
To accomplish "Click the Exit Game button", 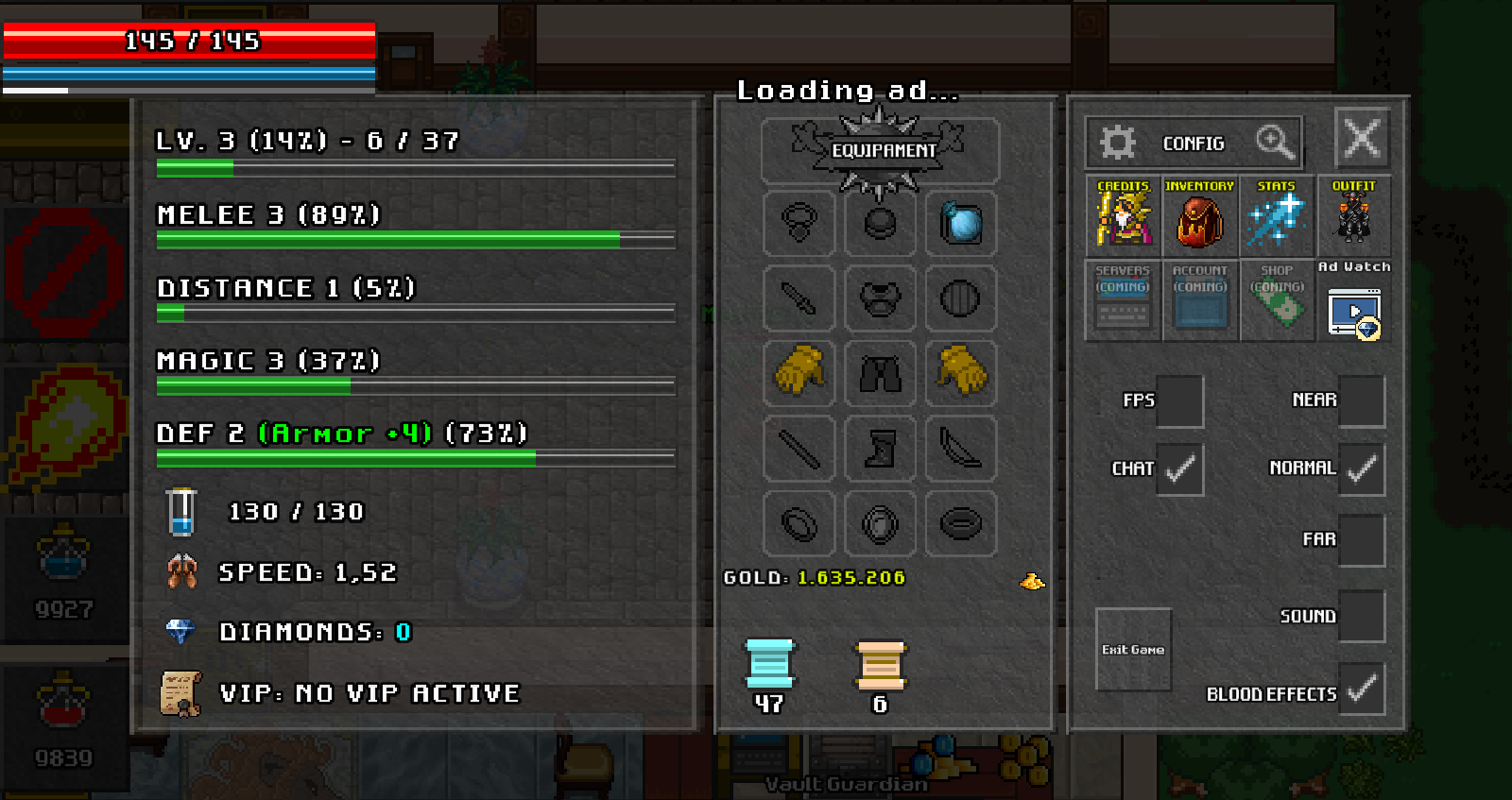I will click(x=1133, y=650).
